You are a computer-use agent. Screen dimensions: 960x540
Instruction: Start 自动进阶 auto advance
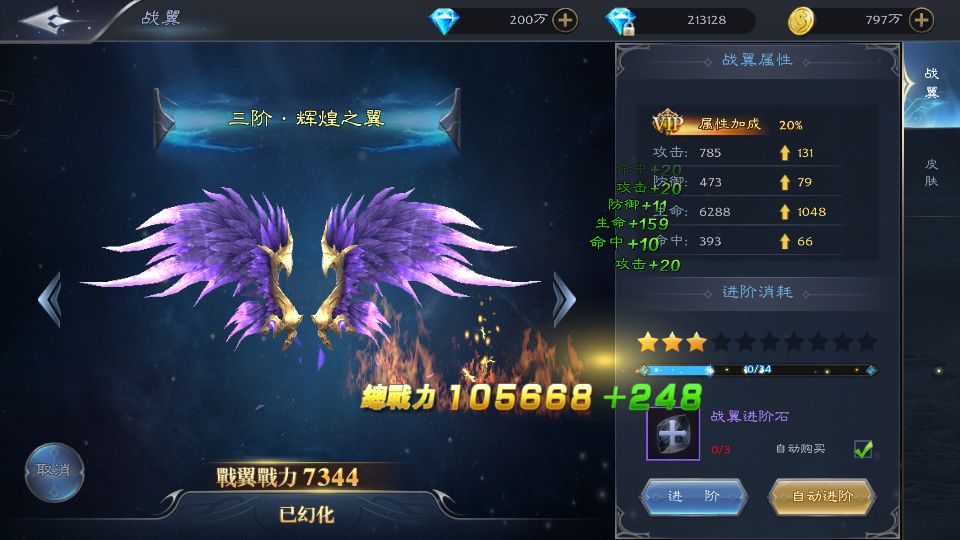click(822, 496)
